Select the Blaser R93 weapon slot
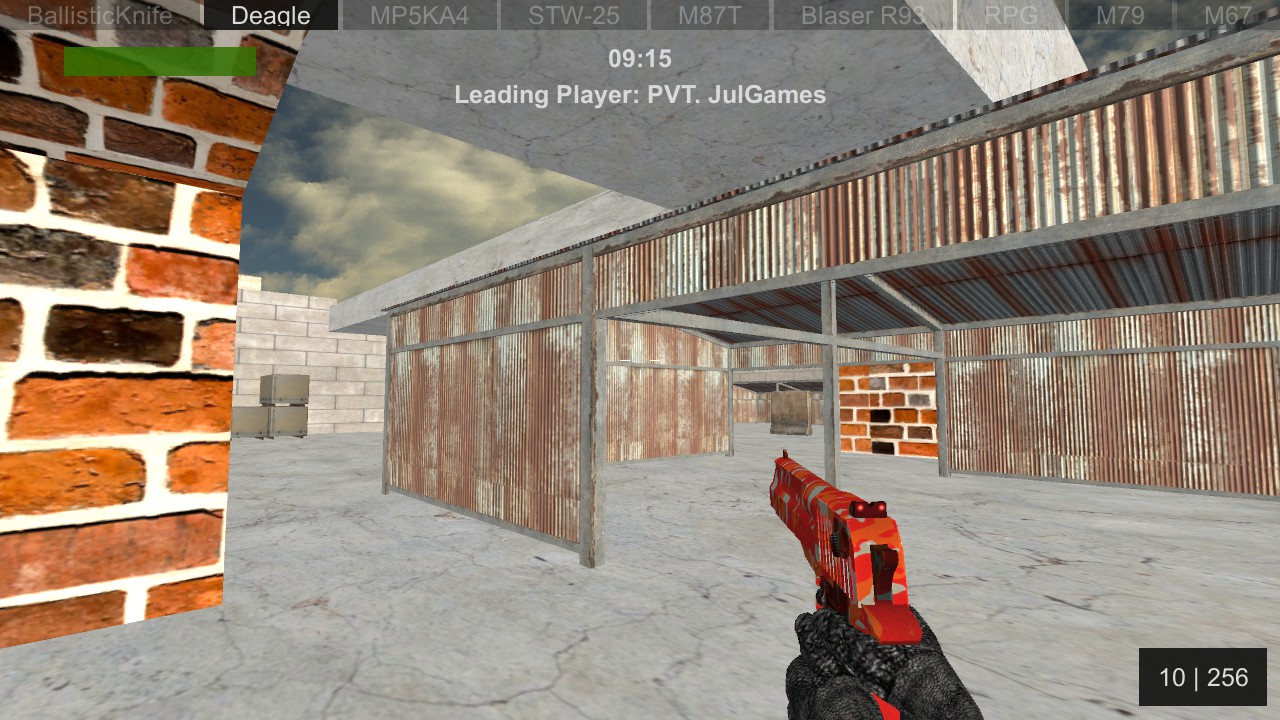This screenshot has width=1280, height=720. [x=862, y=15]
